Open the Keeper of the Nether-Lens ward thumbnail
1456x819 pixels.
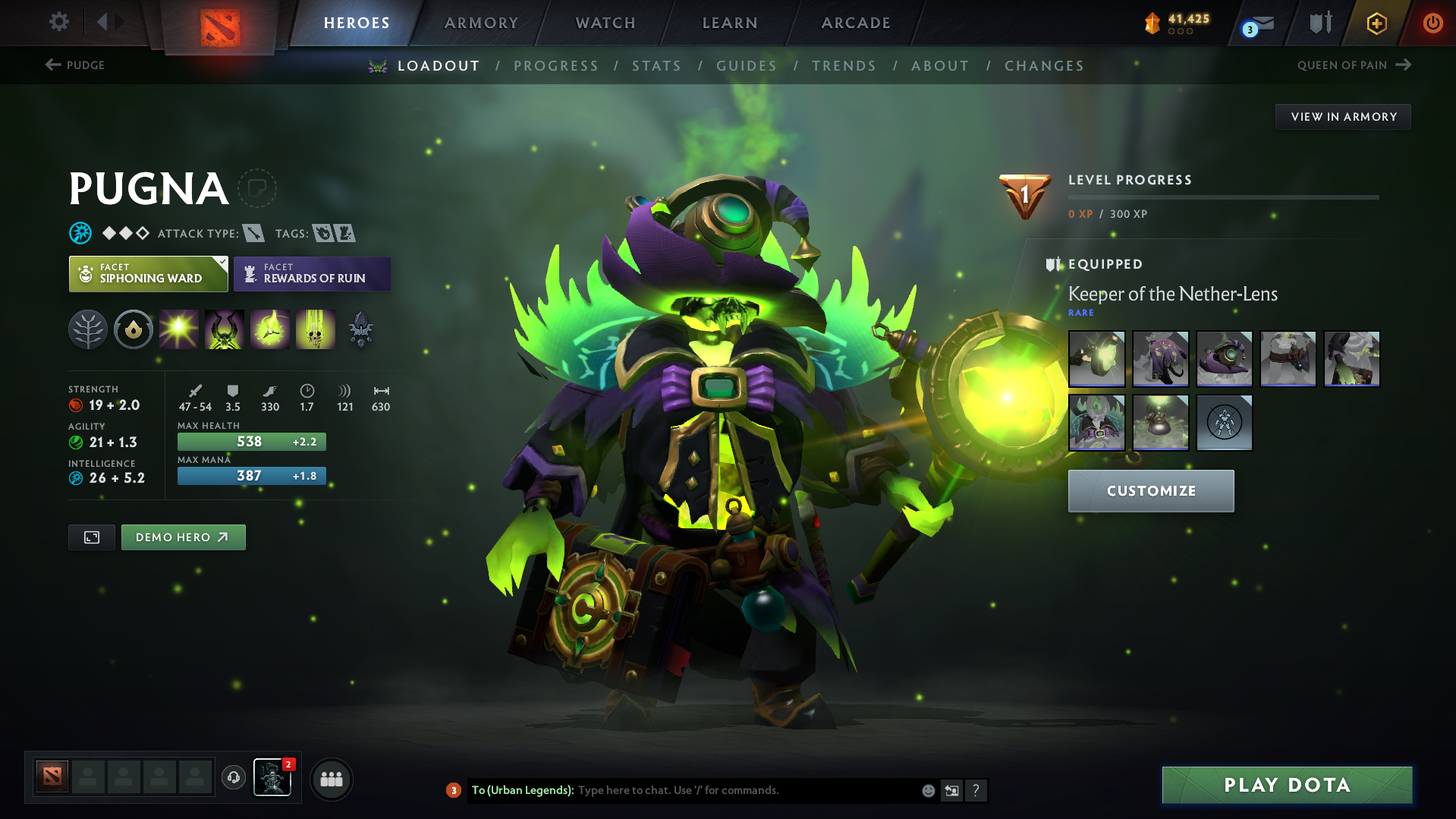pos(1160,423)
